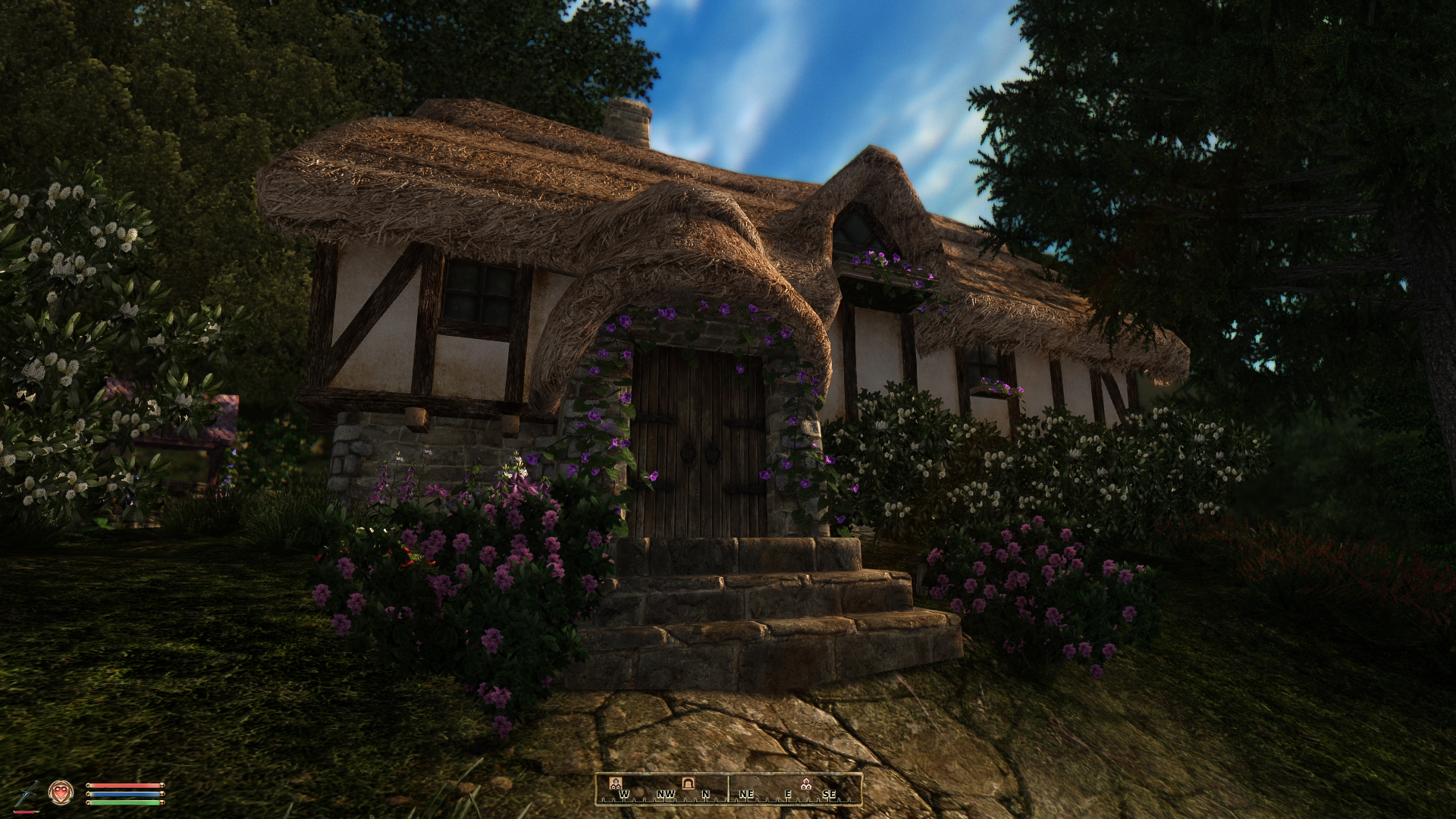Image resolution: width=1456 pixels, height=819 pixels.
Task: Click the settlement marker near SE on compass
Action: [x=805, y=783]
